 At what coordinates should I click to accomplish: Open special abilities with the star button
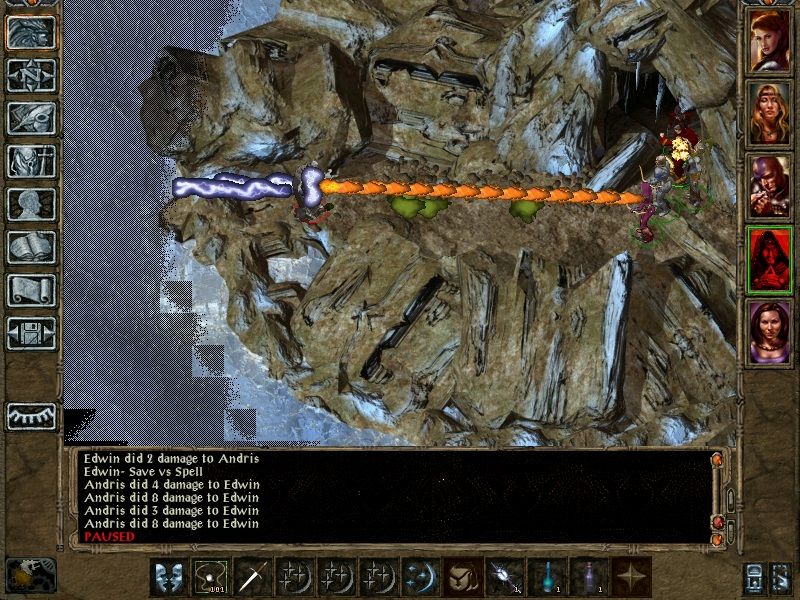pos(632,578)
